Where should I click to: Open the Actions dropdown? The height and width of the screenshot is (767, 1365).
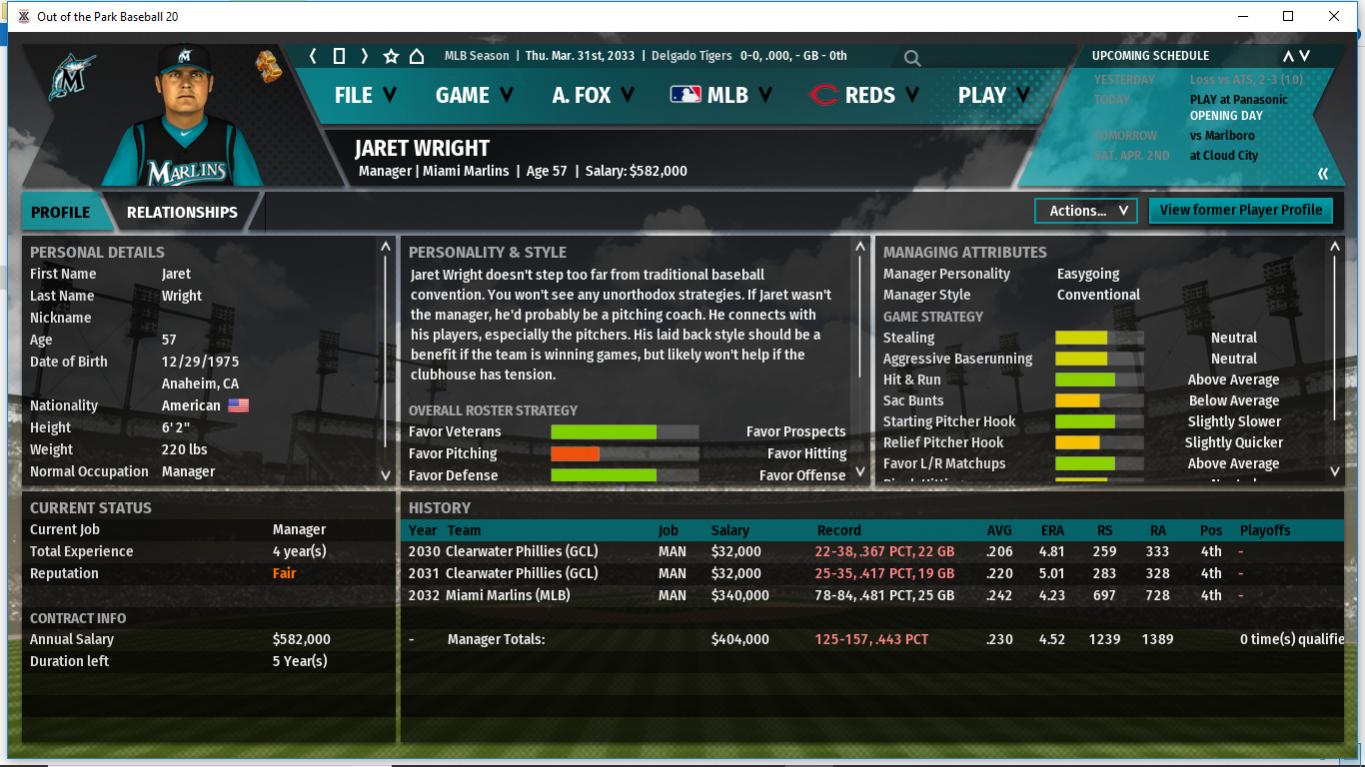pos(1087,211)
